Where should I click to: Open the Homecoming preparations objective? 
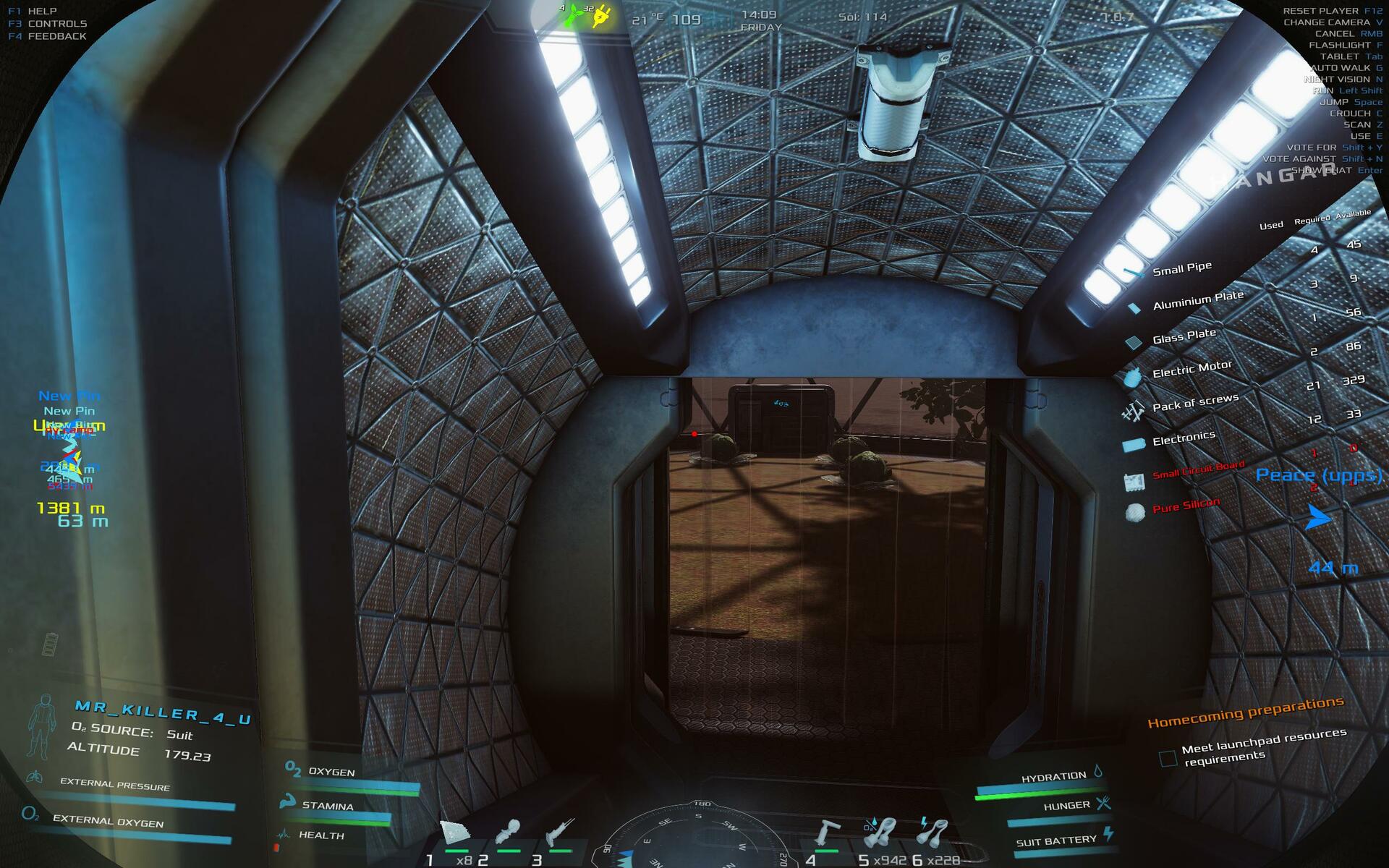click(x=1245, y=711)
